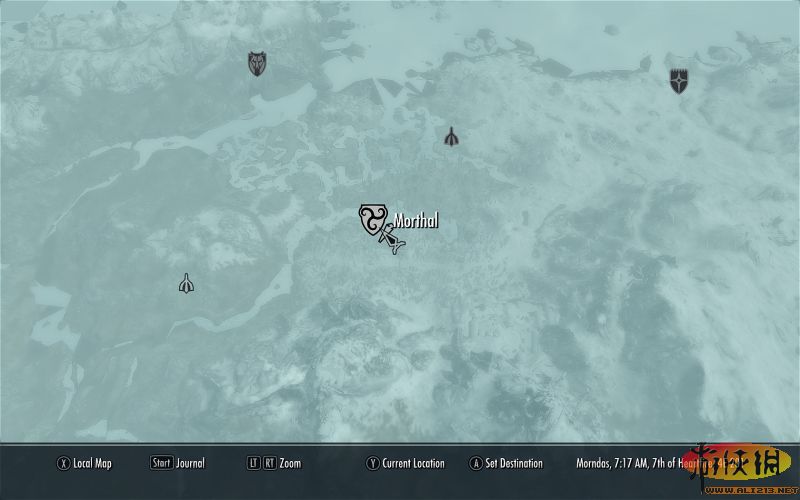Pick the dark camp marker north of Morthal
Image resolution: width=800 pixels, height=500 pixels.
(x=451, y=137)
